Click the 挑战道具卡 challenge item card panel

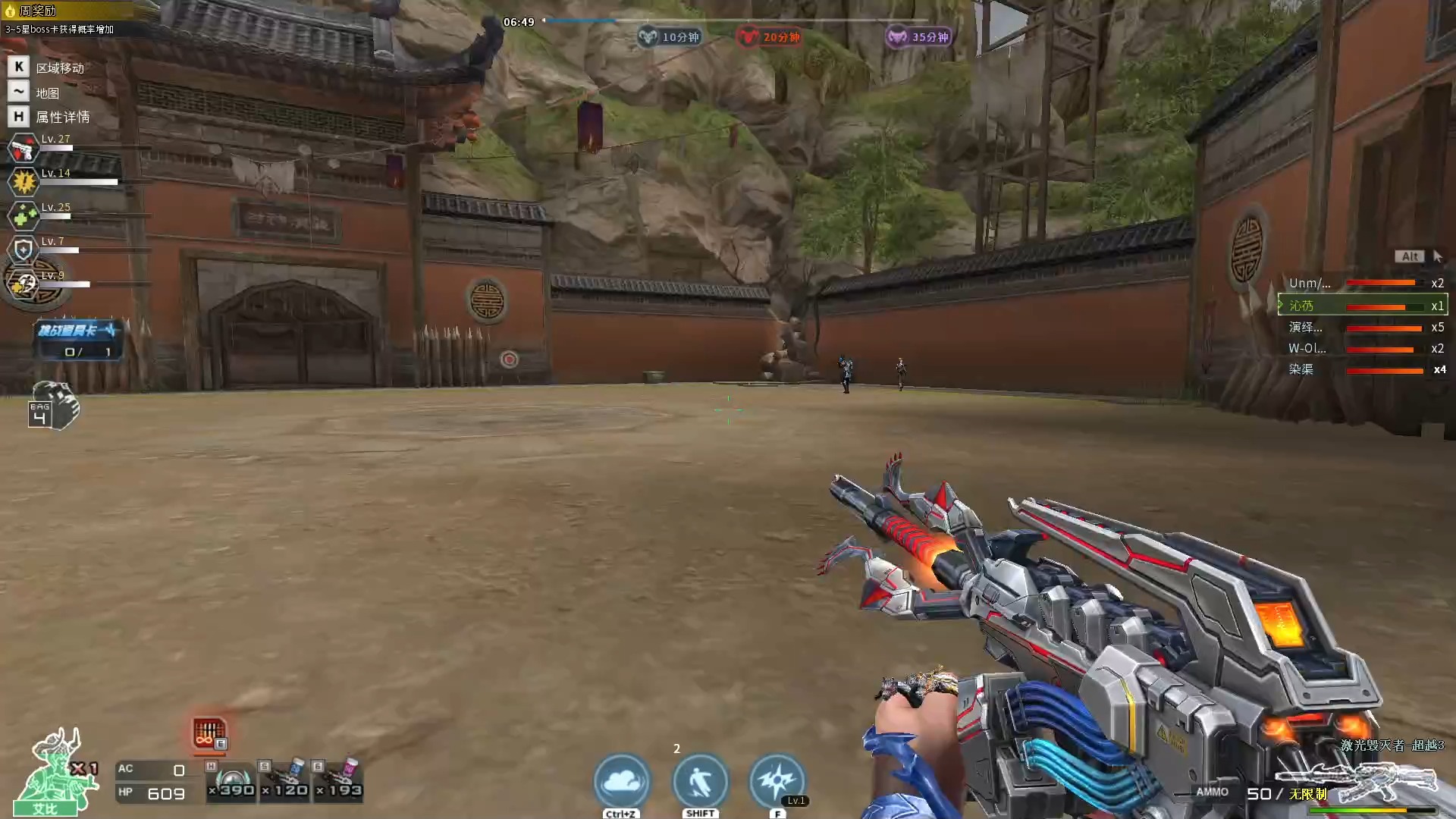tap(78, 339)
